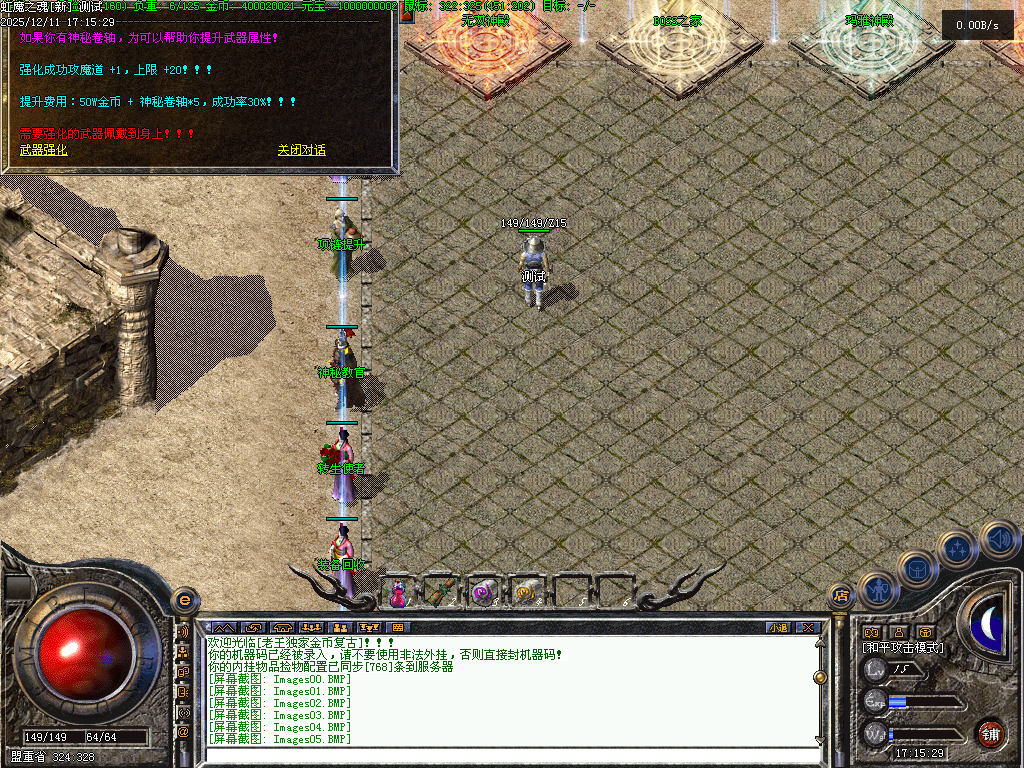Close the game with chat bar X
1024x768 pixels.
(808, 628)
